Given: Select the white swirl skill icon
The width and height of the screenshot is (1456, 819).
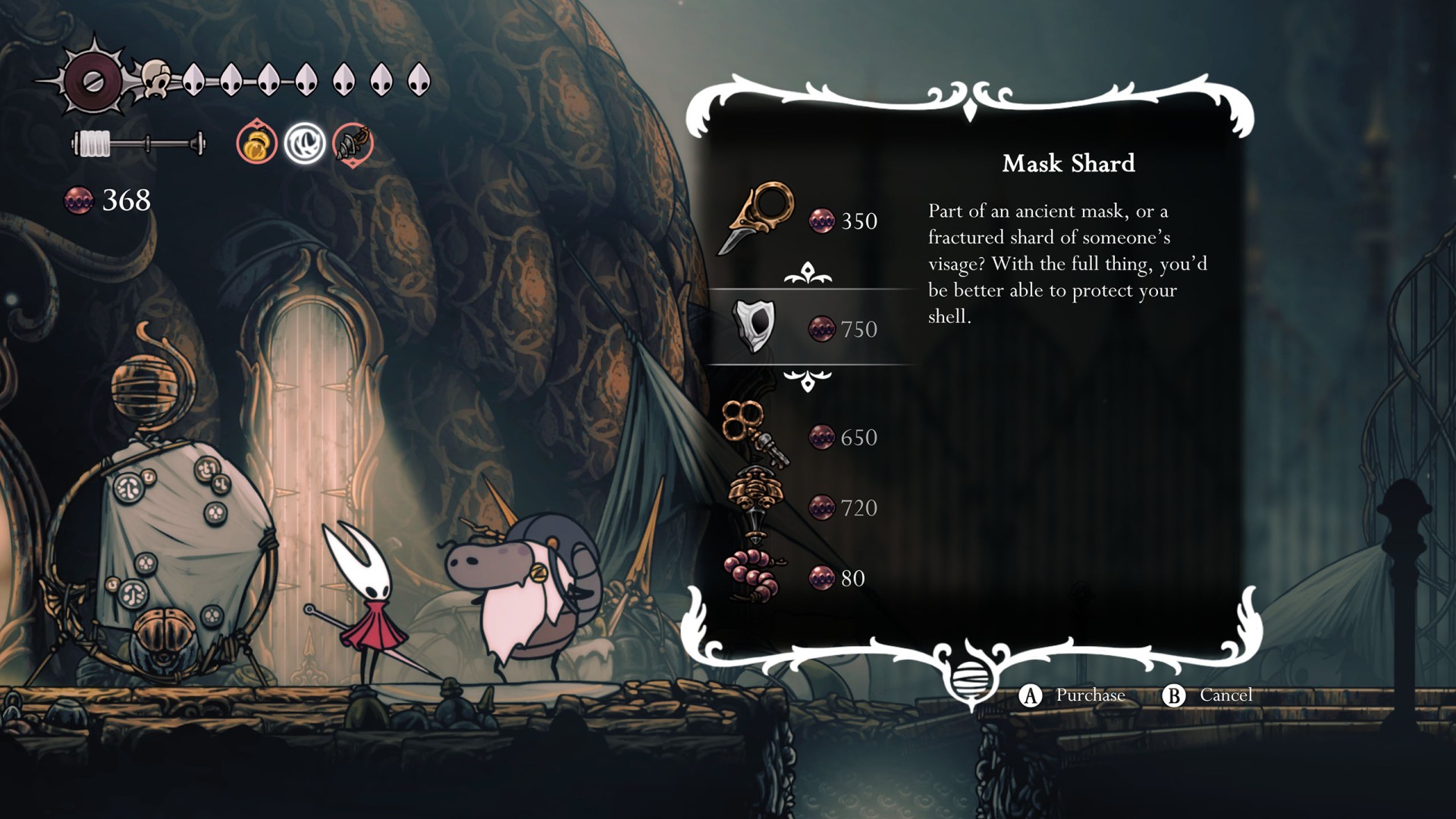Looking at the screenshot, I should click(x=305, y=143).
